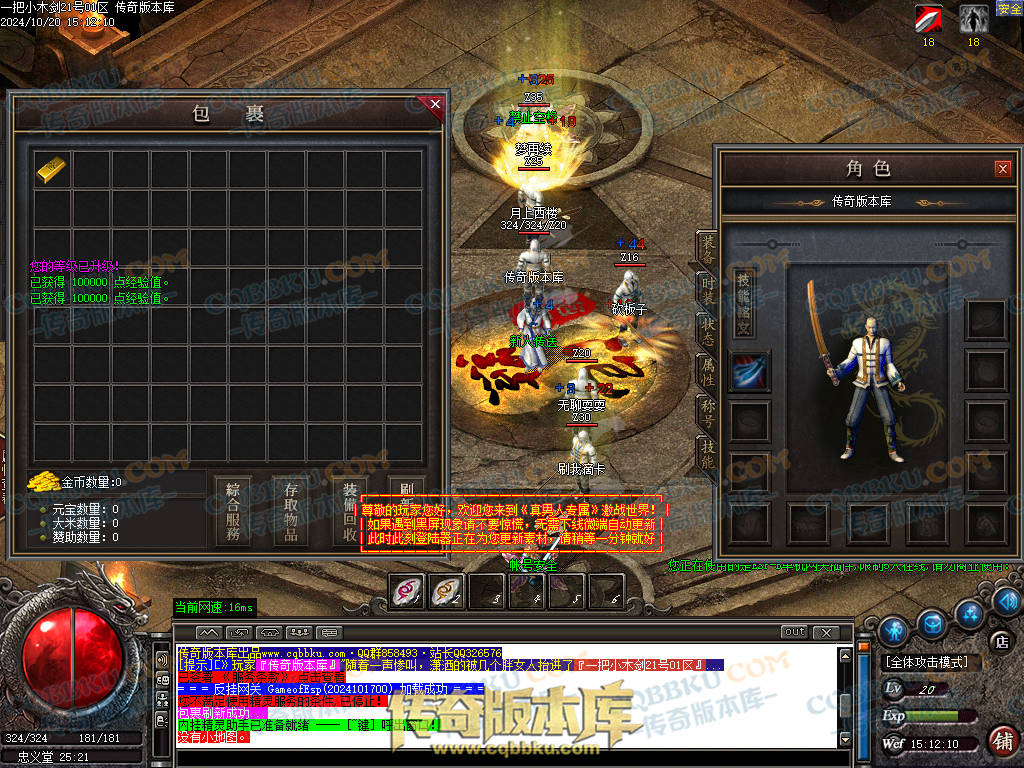Click the 技能铭文 skill inscription button
This screenshot has width=1024, height=768.
click(743, 301)
